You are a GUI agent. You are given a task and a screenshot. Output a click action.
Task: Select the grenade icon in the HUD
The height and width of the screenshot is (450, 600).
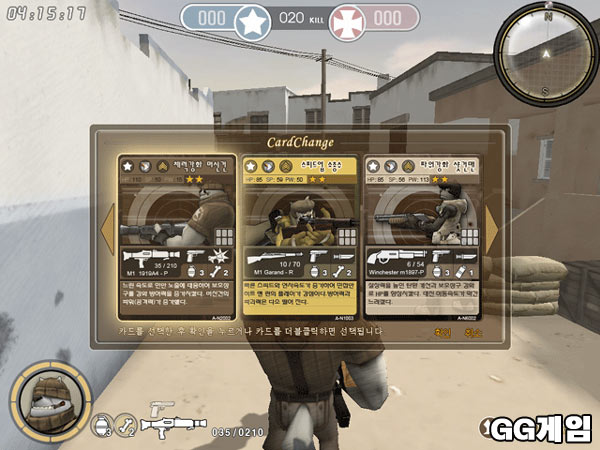100,429
